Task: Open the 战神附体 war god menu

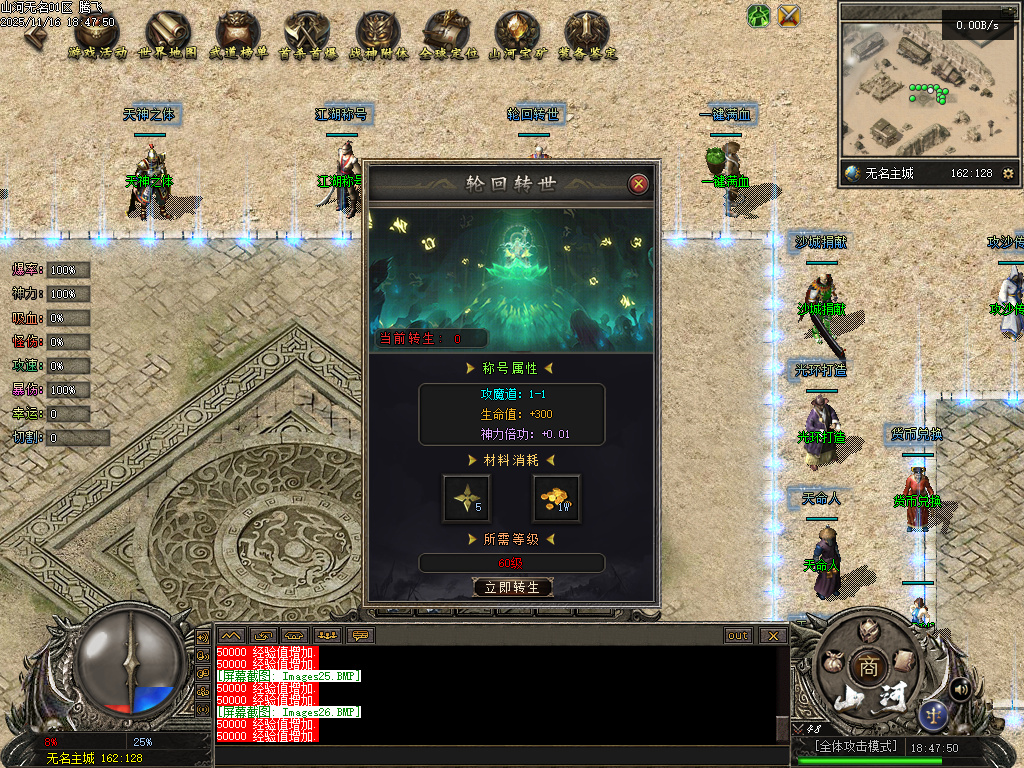Action: pos(378,36)
